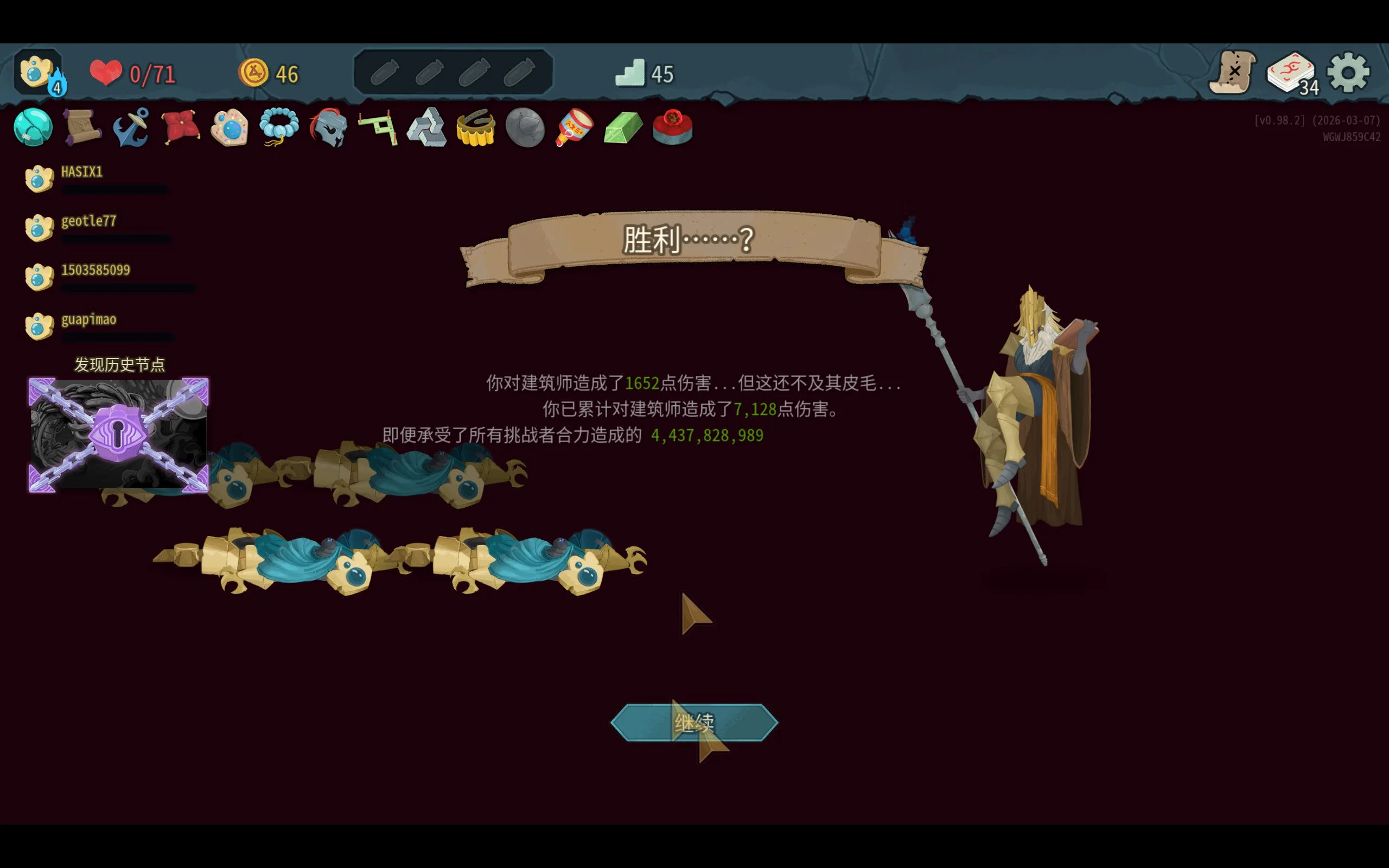The height and width of the screenshot is (868, 1389).
Task: Inspect the red button relic
Action: pyautogui.click(x=672, y=127)
